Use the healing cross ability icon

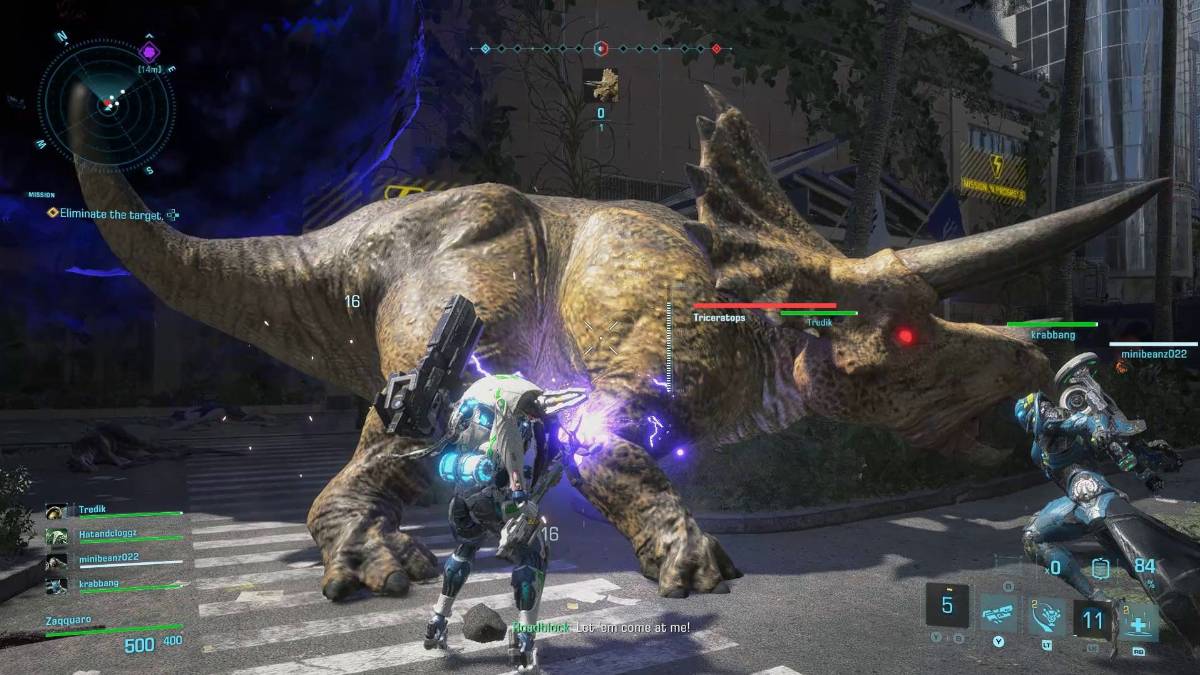click(1138, 621)
